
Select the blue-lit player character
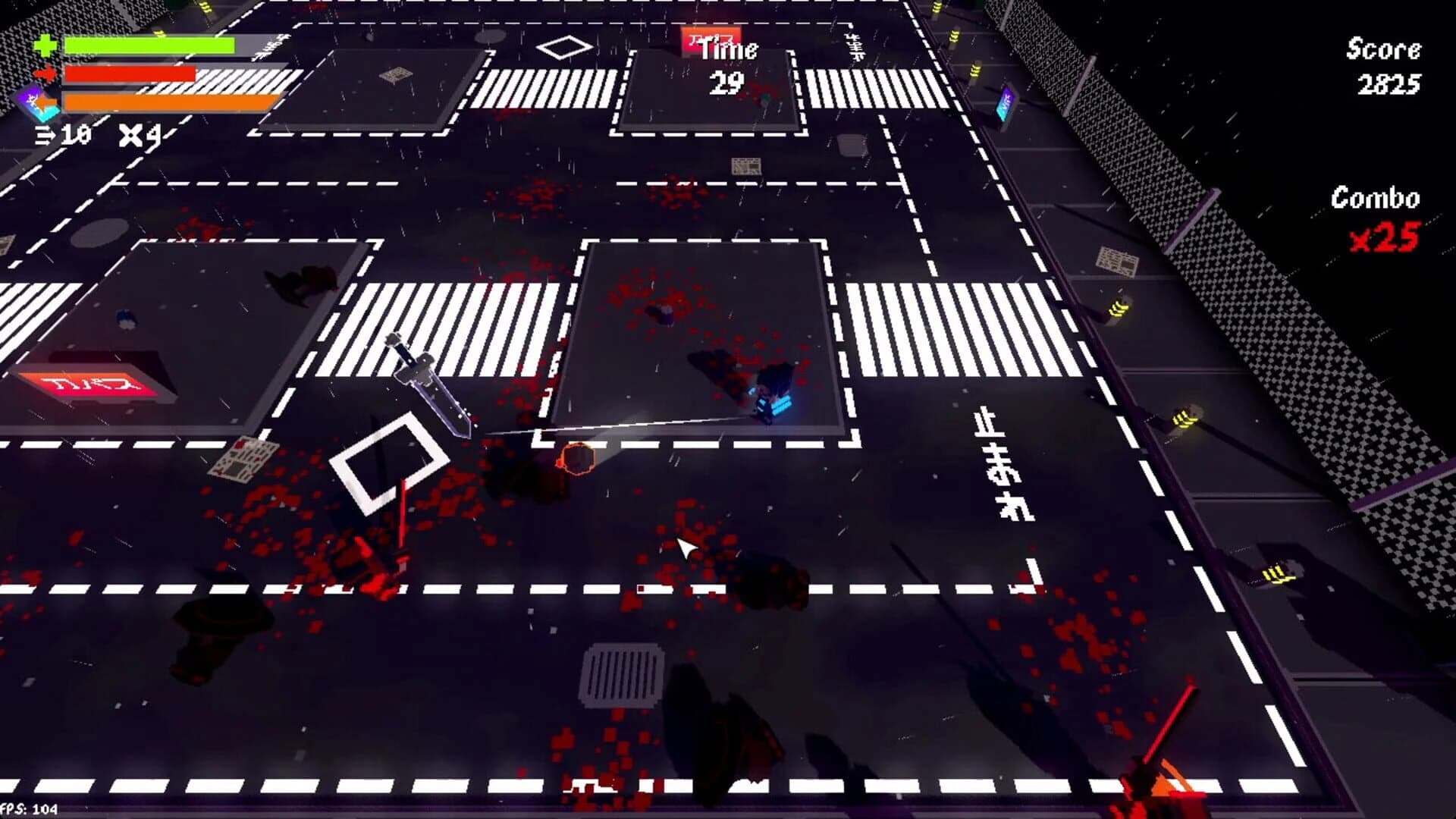click(772, 398)
